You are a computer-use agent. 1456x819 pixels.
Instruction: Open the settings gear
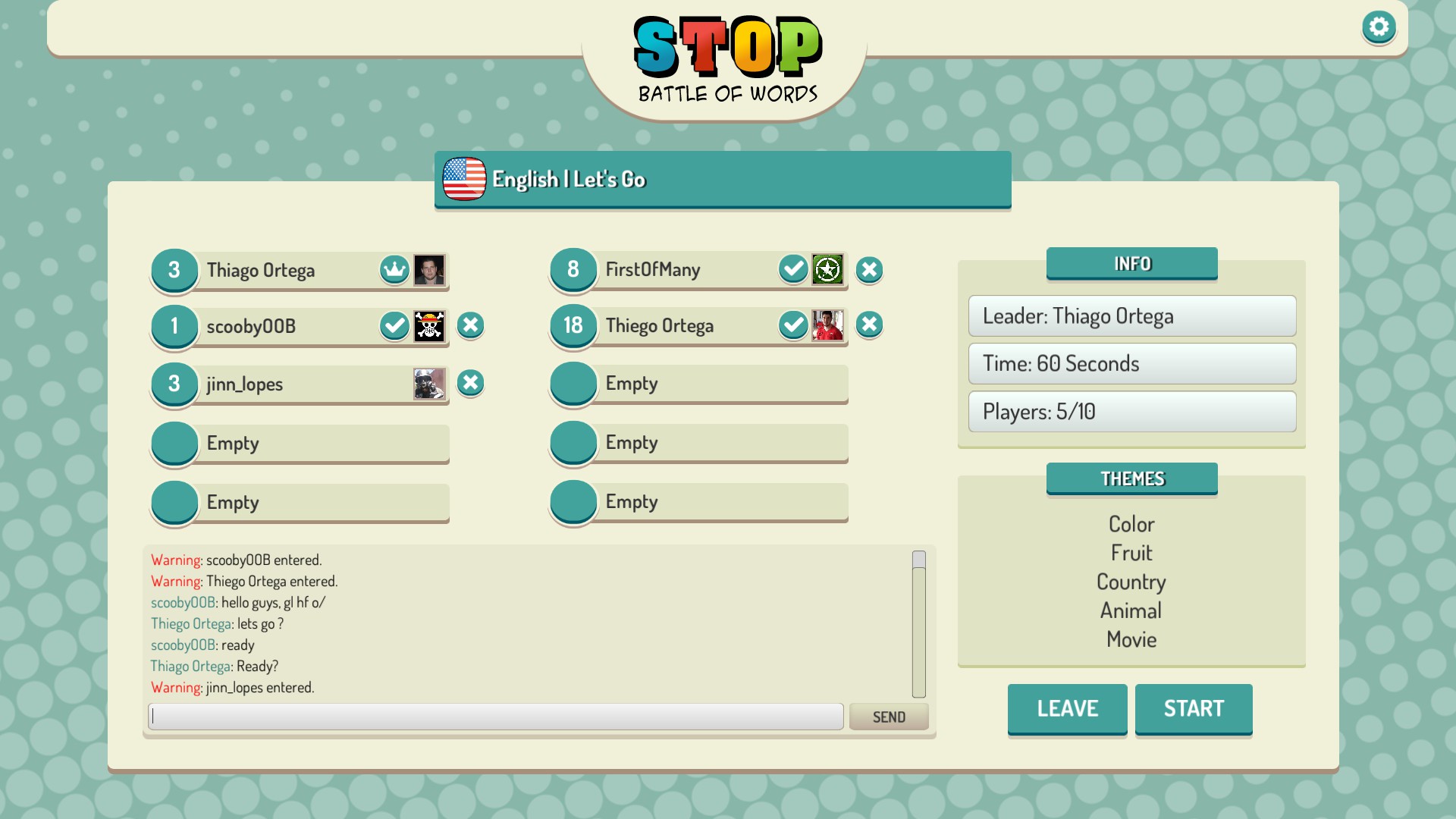(x=1379, y=27)
